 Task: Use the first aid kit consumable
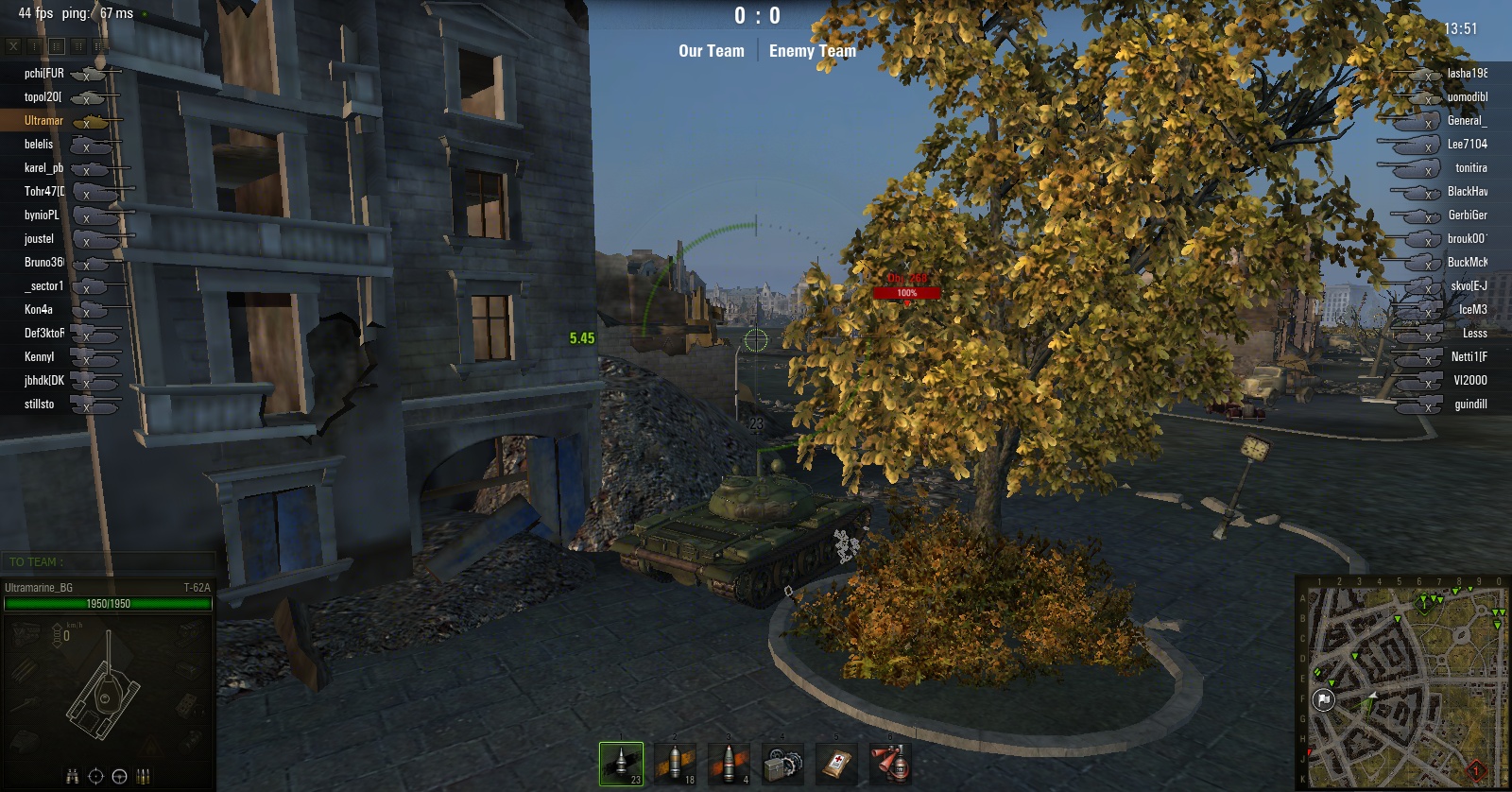(836, 763)
